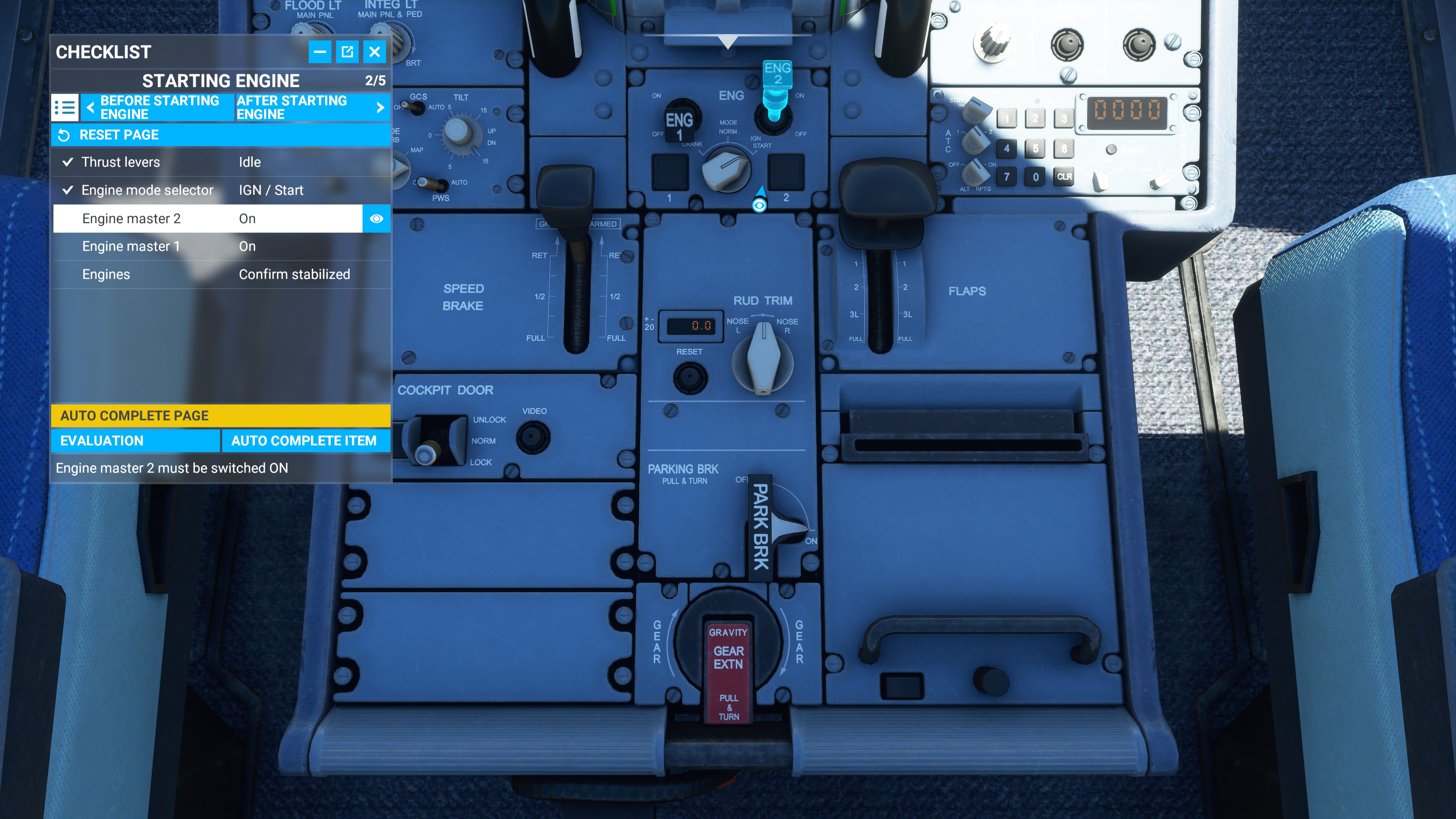Pop out the checklist window
Viewport: 1456px width, 819px height.
tap(347, 52)
